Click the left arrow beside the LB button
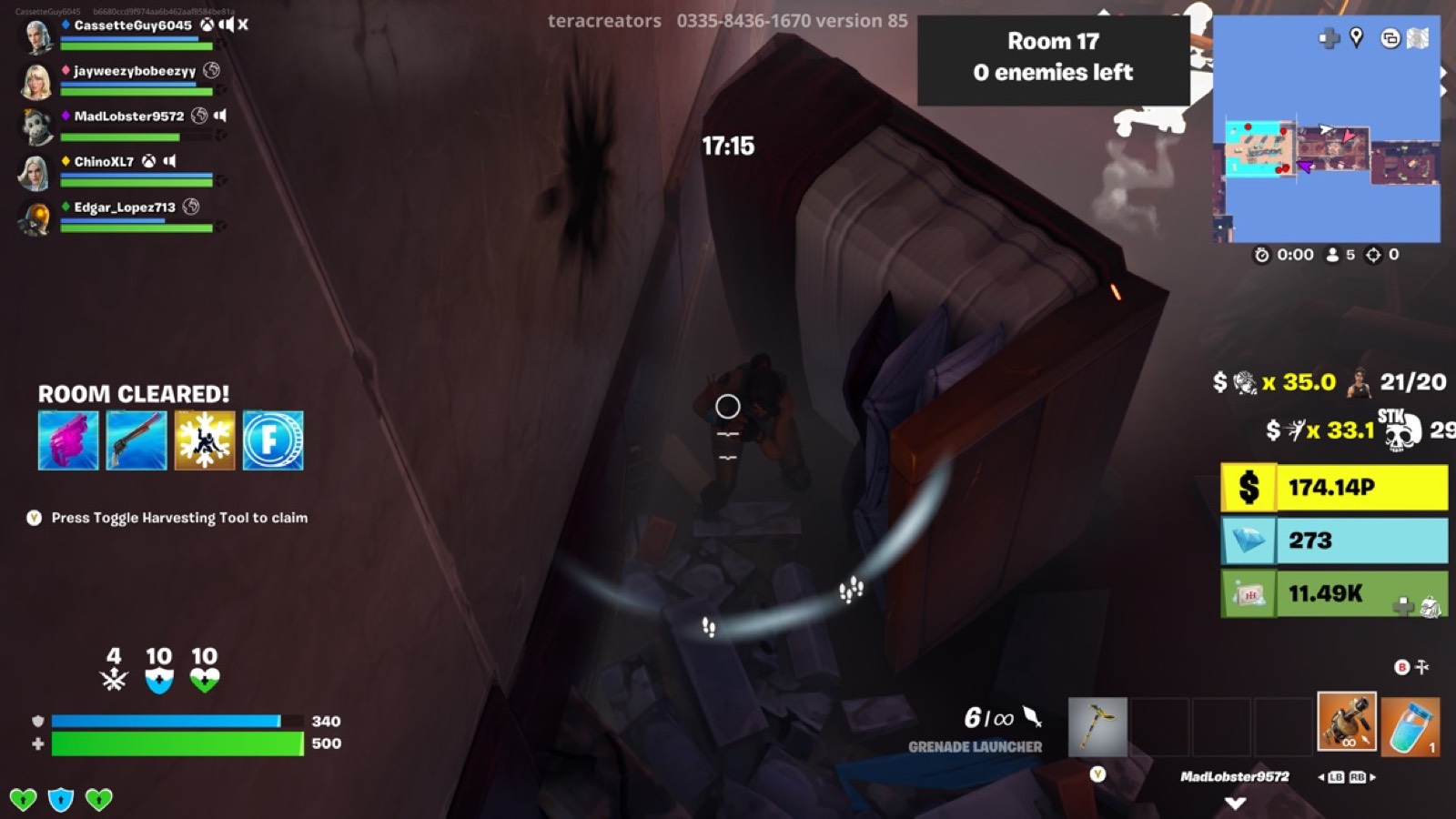 (x=1319, y=778)
